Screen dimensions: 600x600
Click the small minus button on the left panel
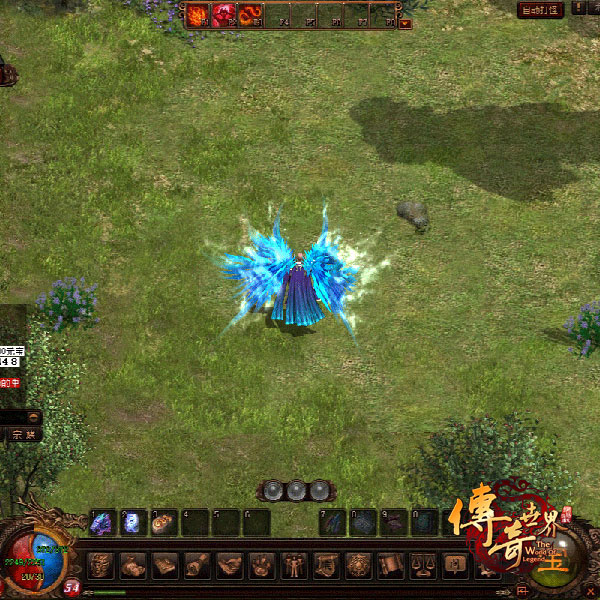(33, 416)
